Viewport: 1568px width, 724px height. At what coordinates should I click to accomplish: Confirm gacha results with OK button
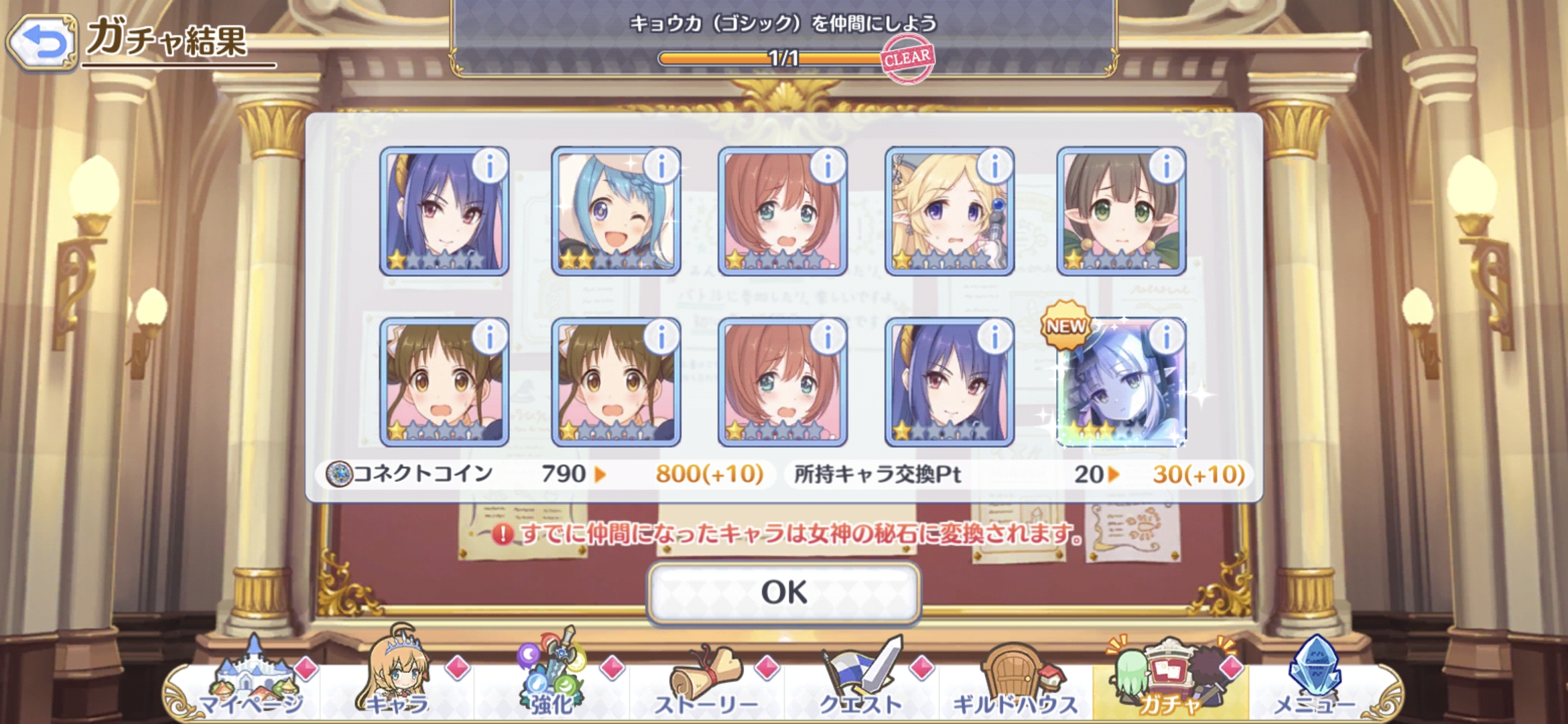click(x=783, y=593)
